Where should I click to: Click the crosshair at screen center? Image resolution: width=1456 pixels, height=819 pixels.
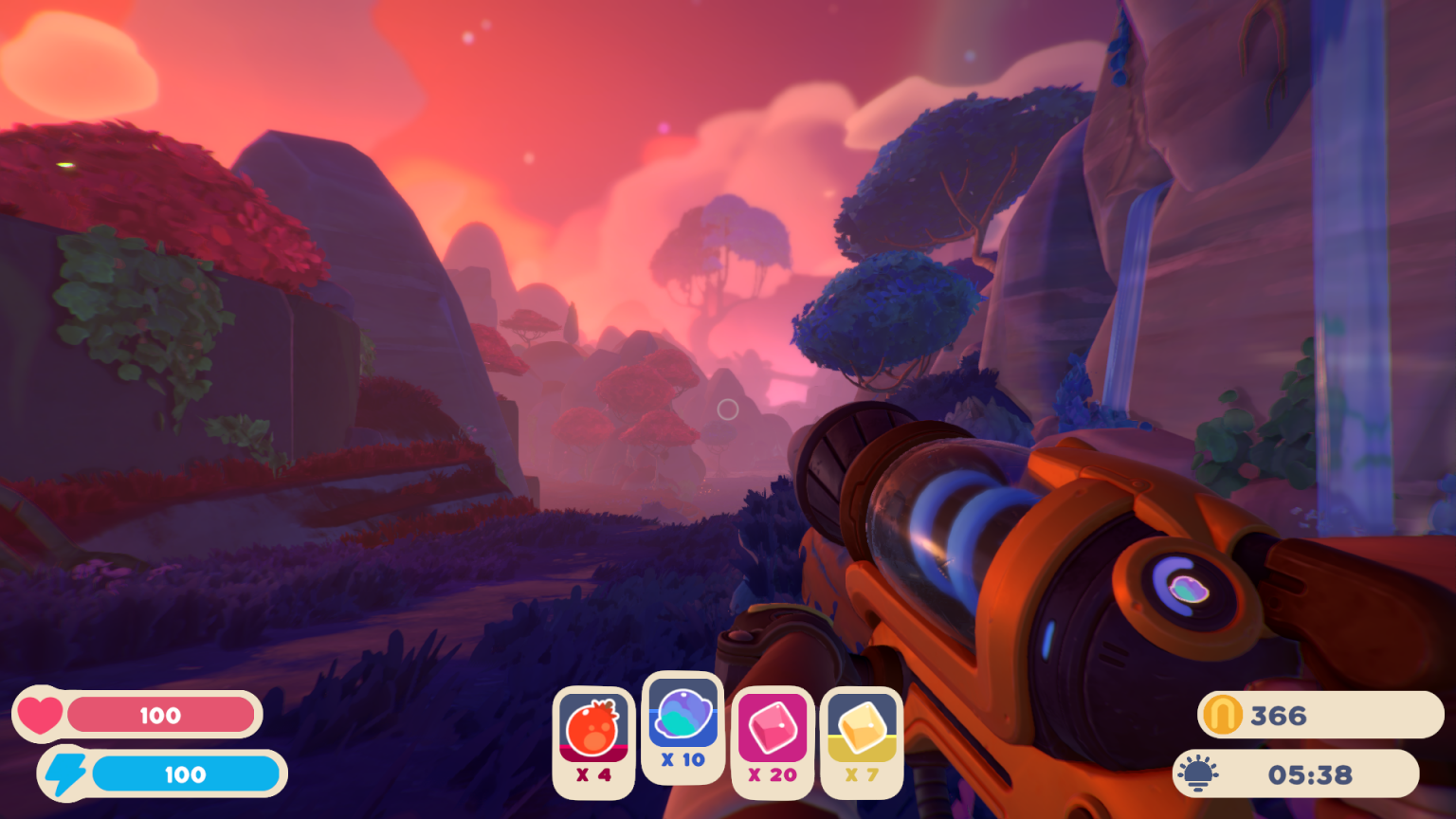pyautogui.click(x=728, y=409)
